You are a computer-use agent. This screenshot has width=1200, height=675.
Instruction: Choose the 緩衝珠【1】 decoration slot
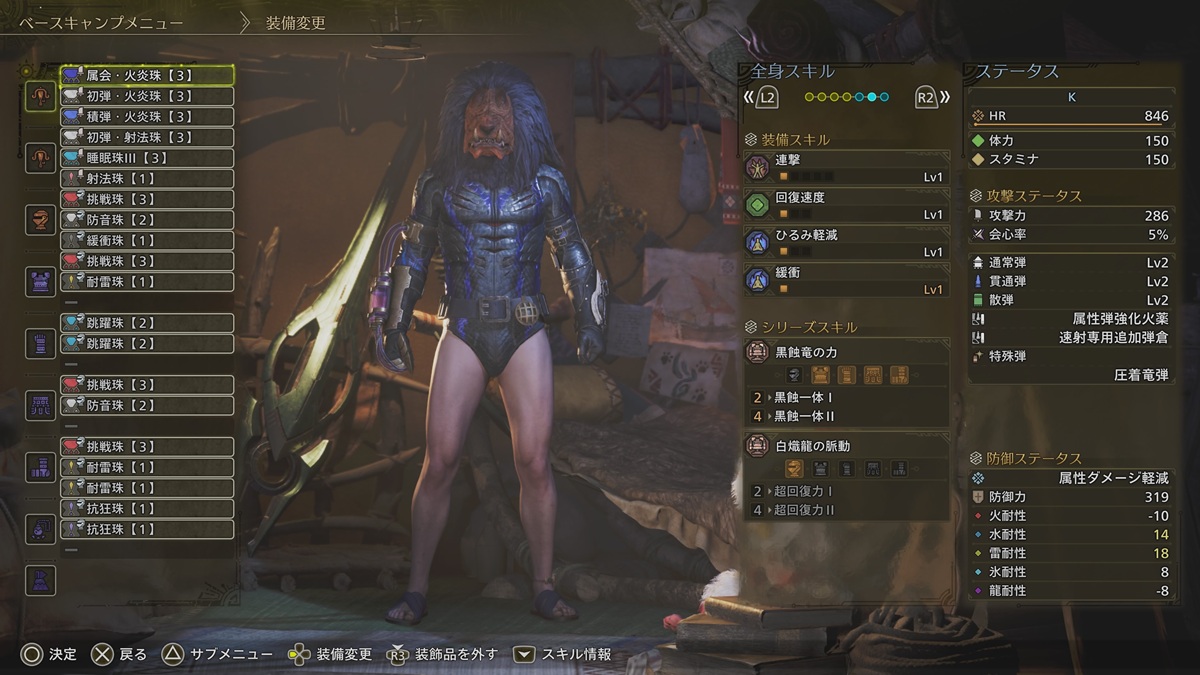pyautogui.click(x=147, y=241)
